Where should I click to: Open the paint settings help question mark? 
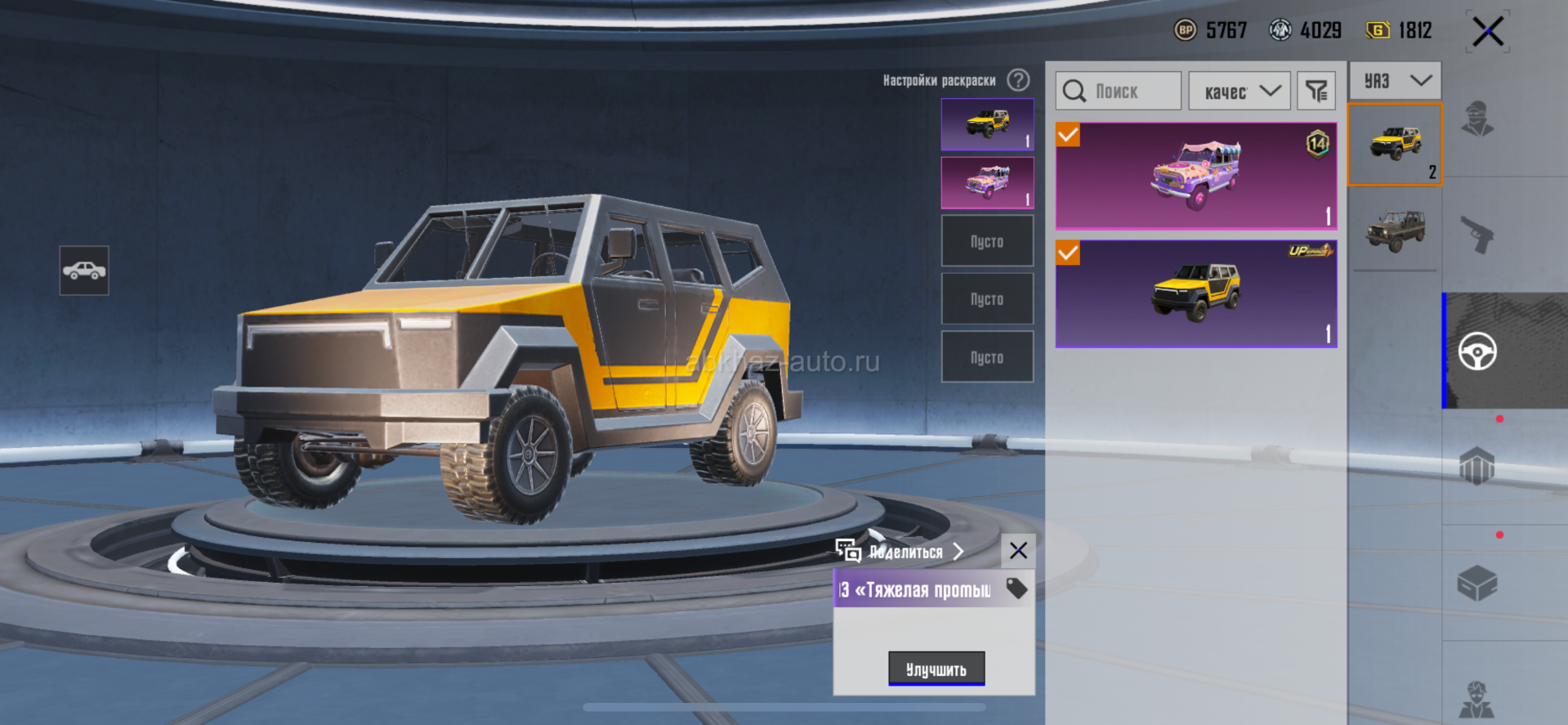[1018, 80]
